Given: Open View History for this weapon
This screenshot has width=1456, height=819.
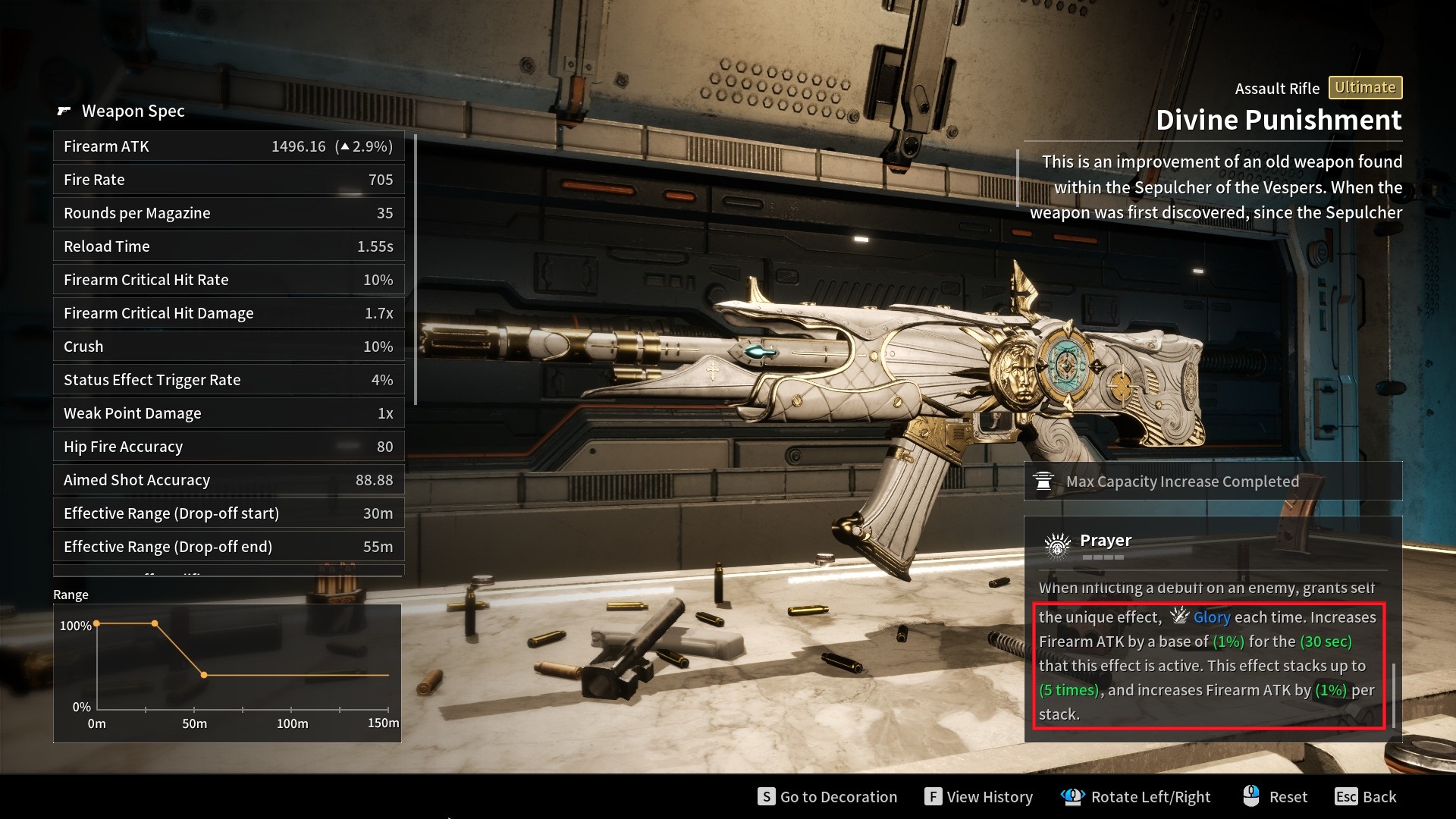Looking at the screenshot, I should point(979,796).
